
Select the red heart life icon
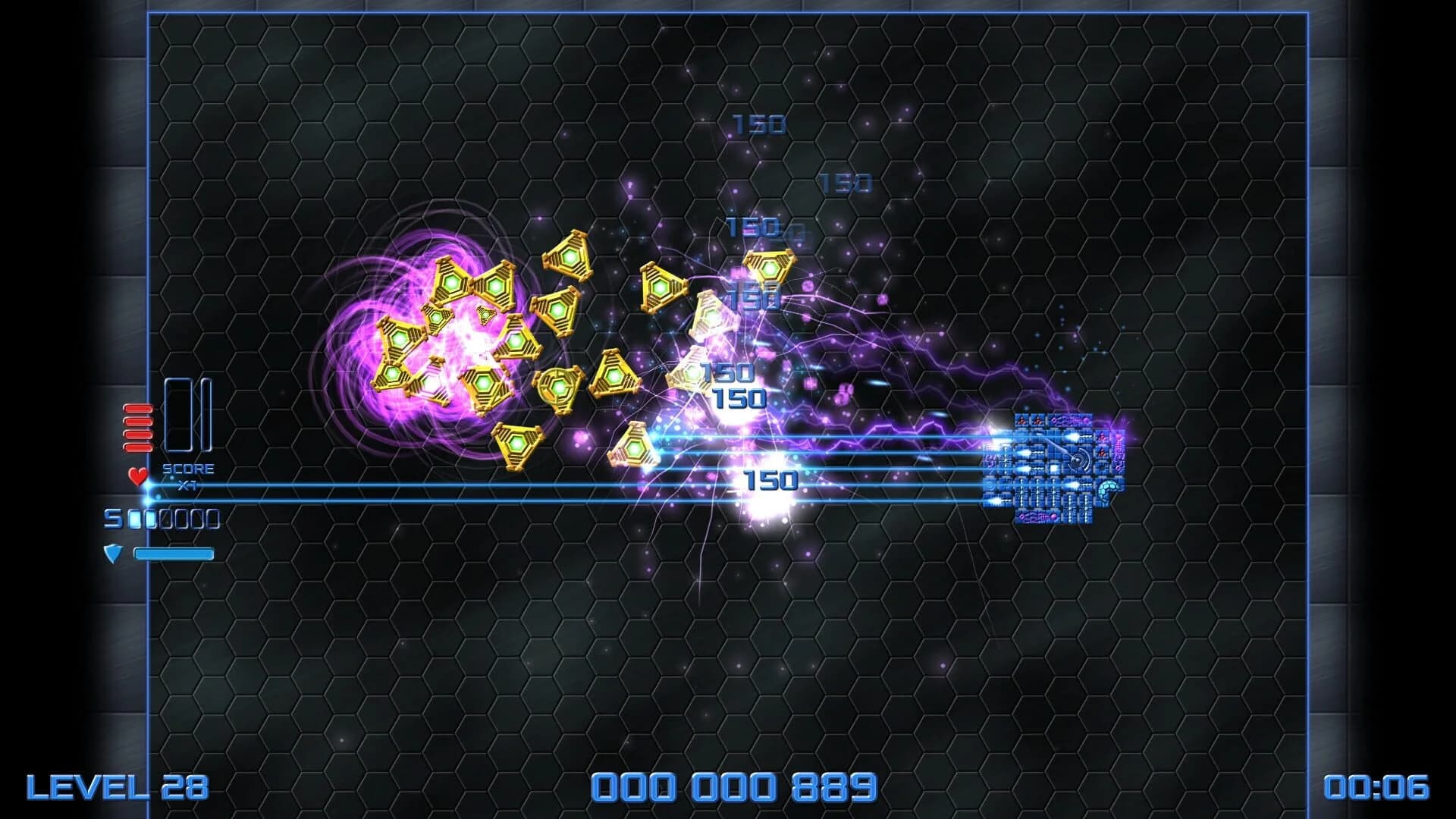[136, 477]
